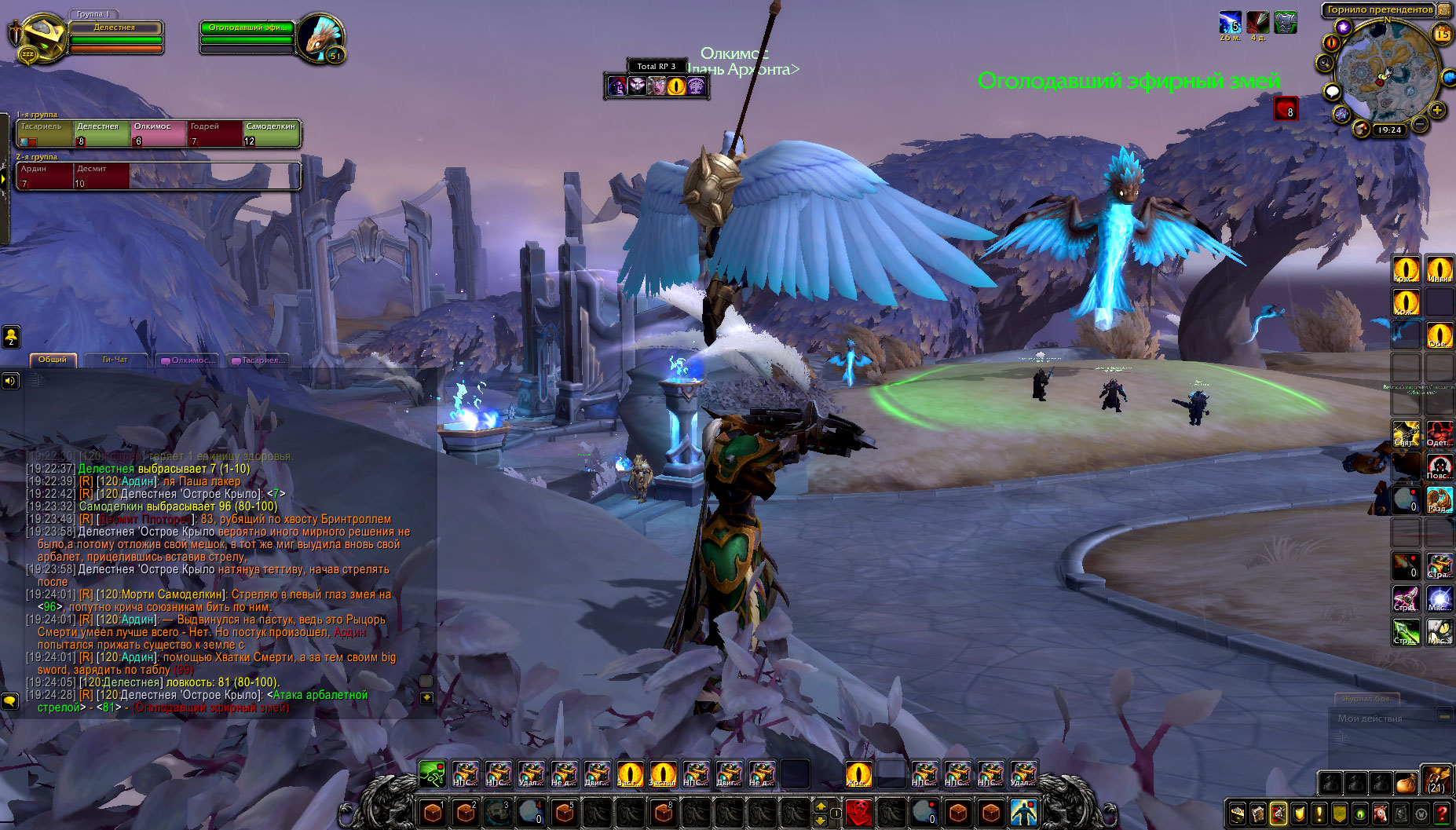The image size is (1456, 830).
Task: Click the action bar page-up arrow
Action: coord(821,806)
